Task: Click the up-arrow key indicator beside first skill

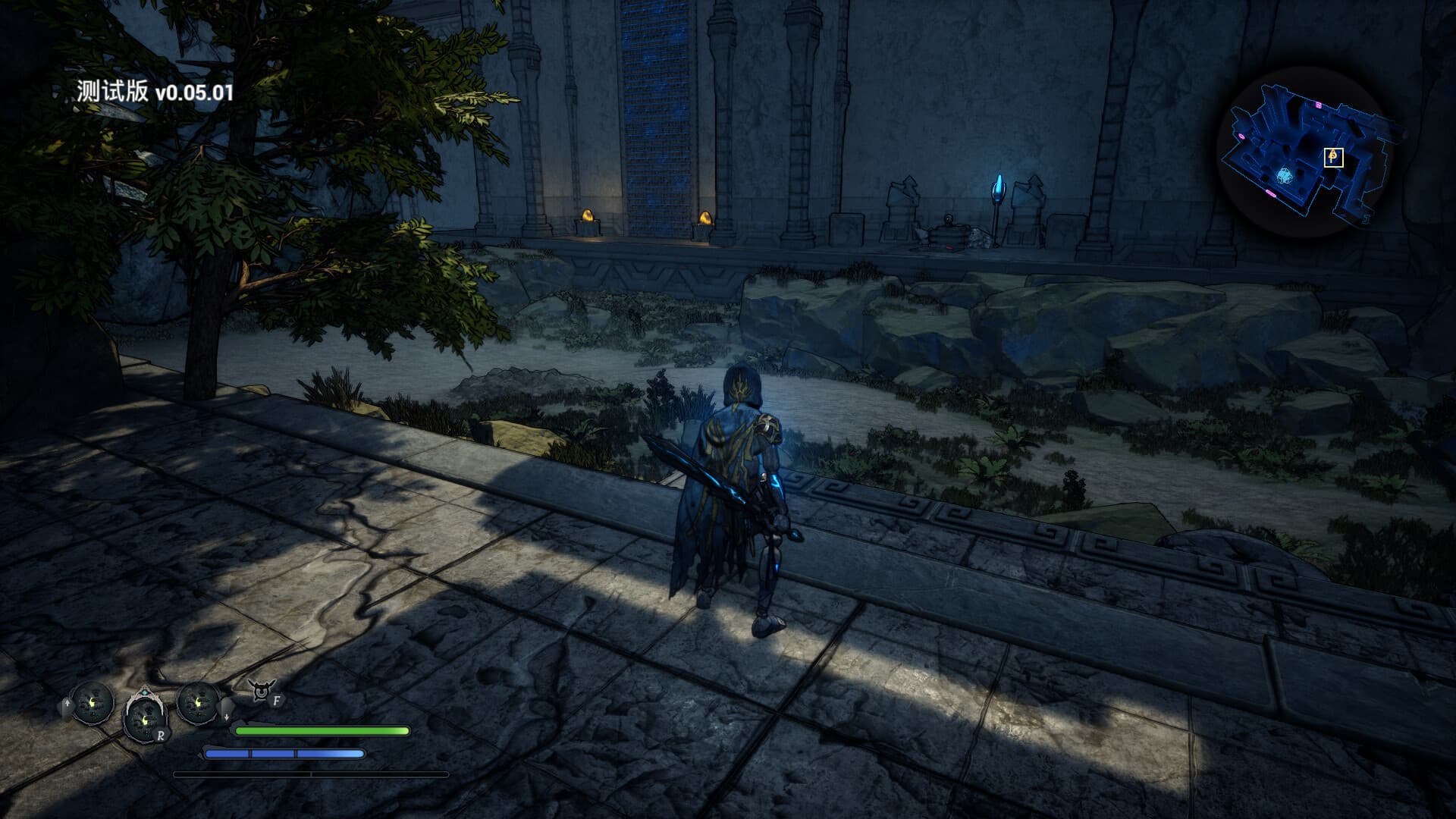Action: [67, 703]
